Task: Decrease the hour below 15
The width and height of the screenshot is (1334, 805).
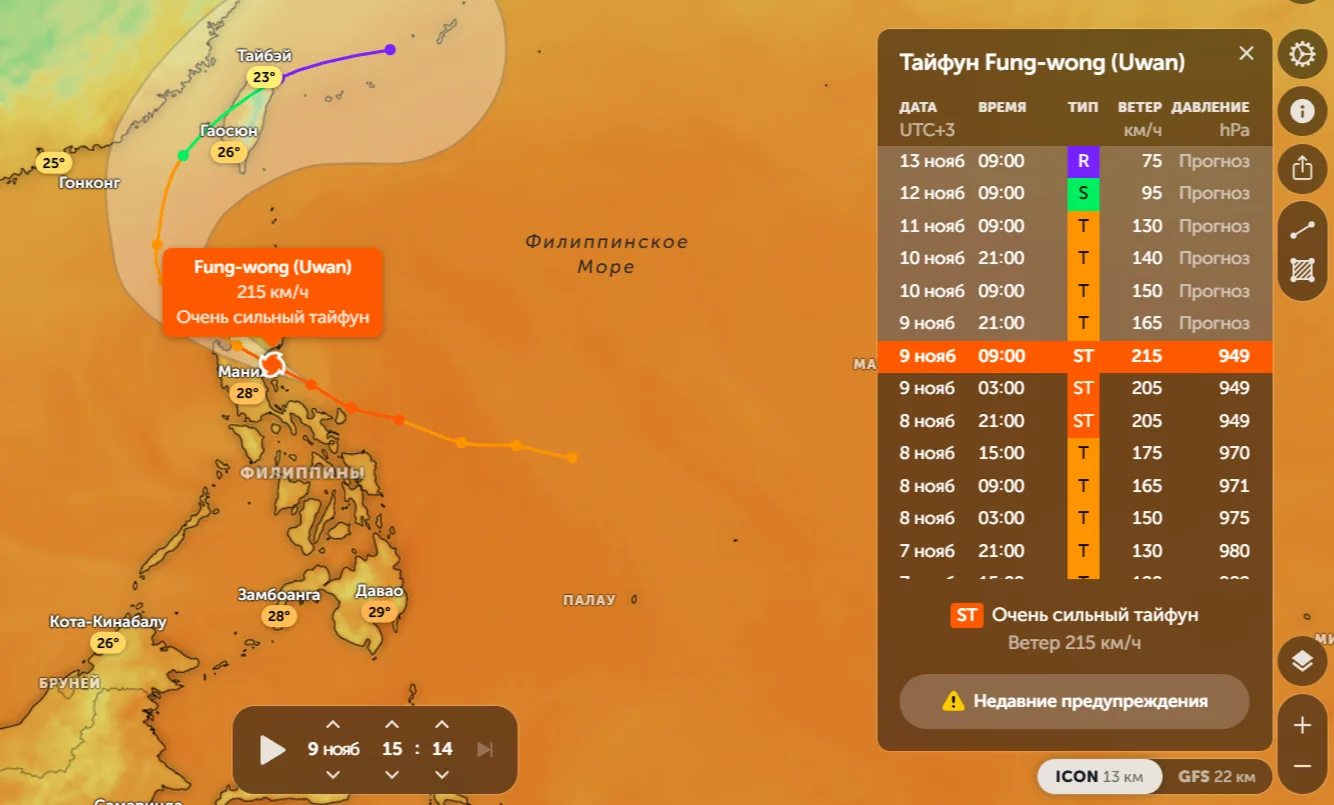Action: (392, 775)
